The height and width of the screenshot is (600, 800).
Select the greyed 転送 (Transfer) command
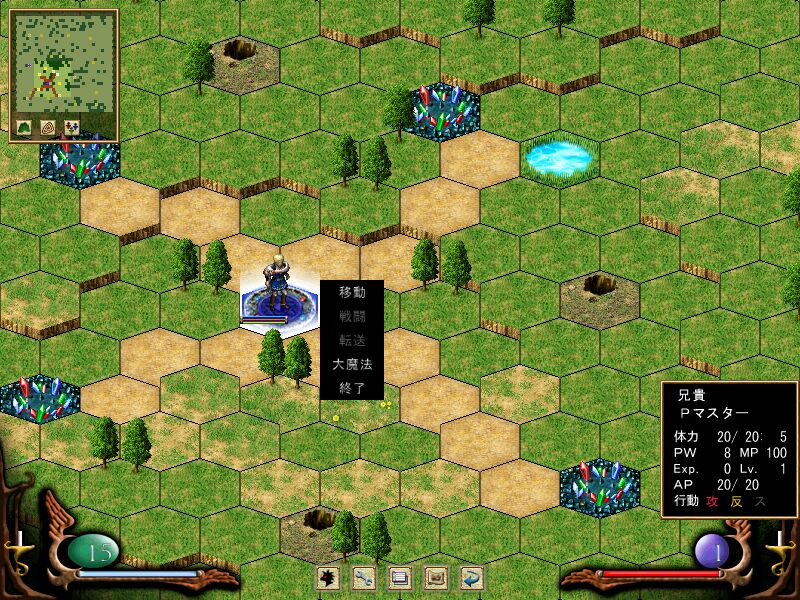click(x=352, y=341)
